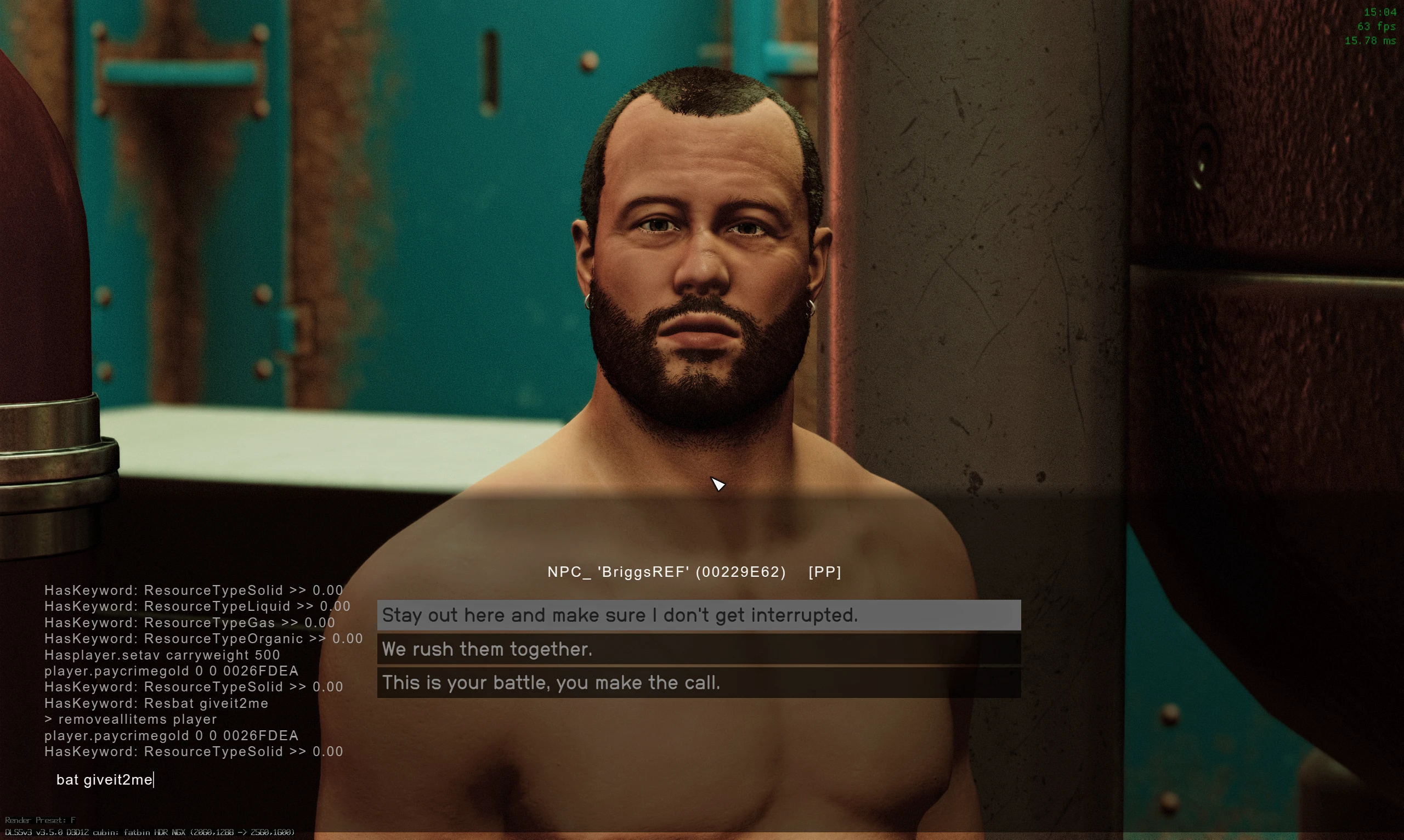Click the 'HasKeyword: ResourceTypeOrganic' output line

[x=204, y=638]
